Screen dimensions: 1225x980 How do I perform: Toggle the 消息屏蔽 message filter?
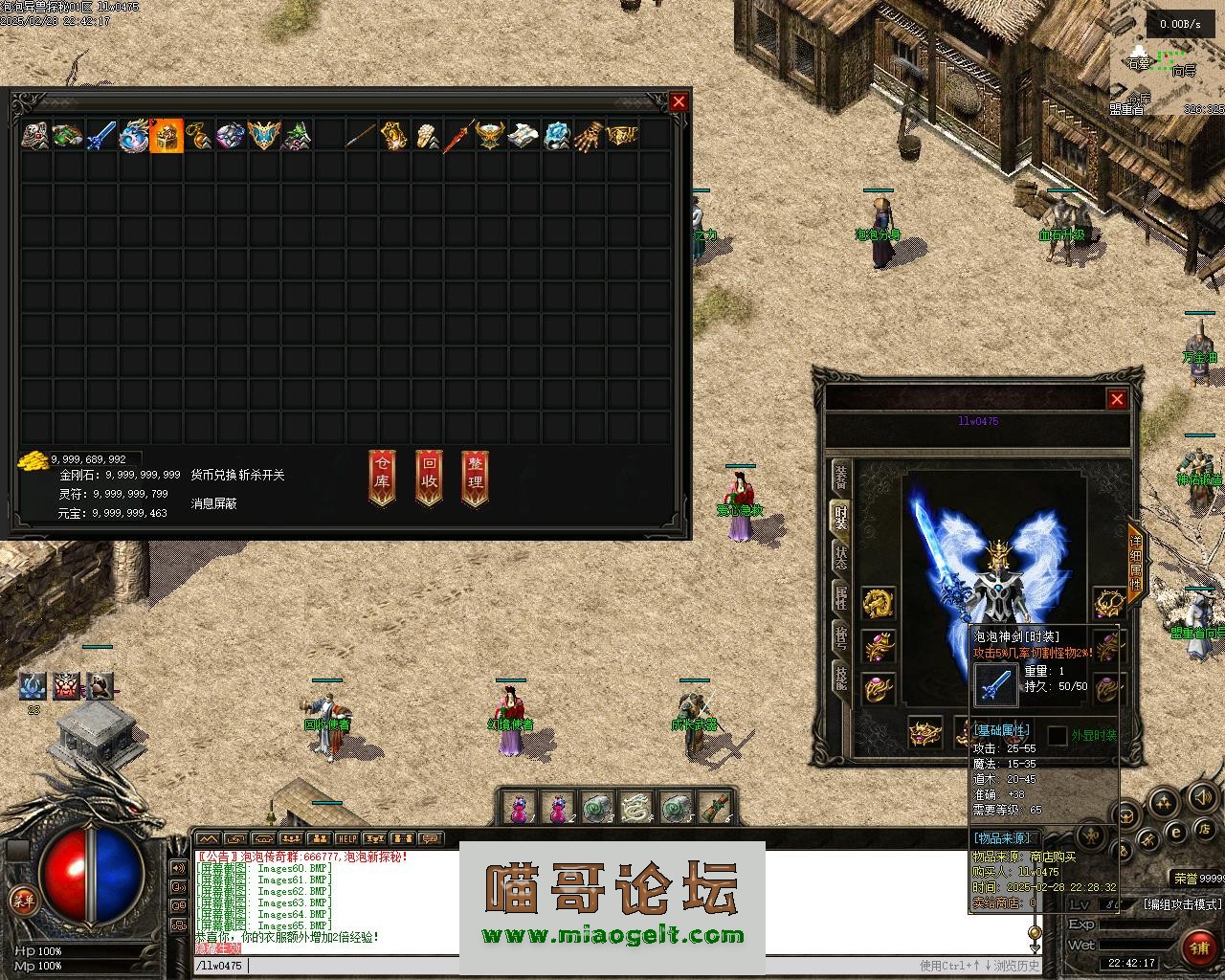[x=213, y=503]
